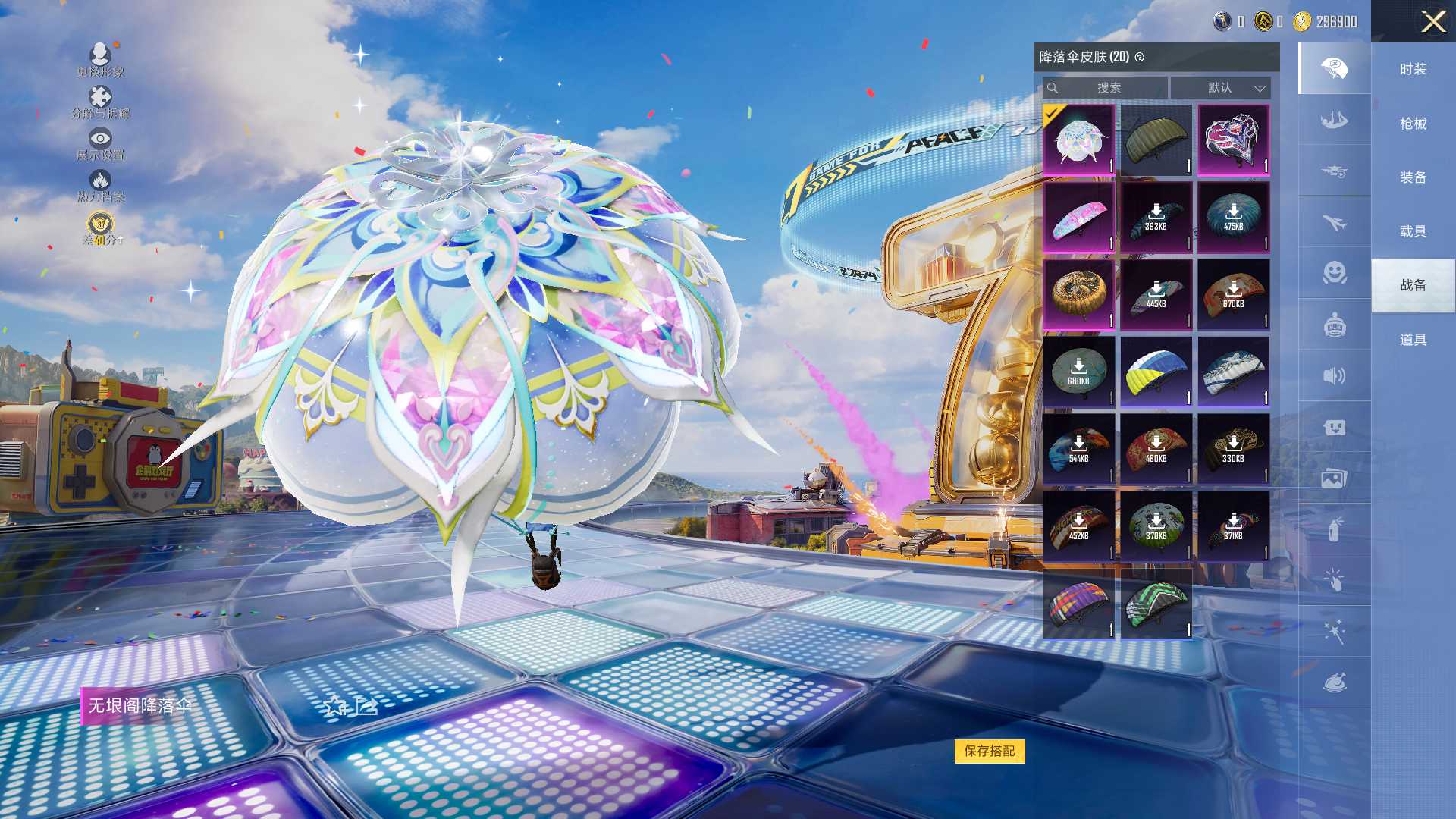
Task: Open the 默认 sort dropdown
Action: tap(1220, 88)
